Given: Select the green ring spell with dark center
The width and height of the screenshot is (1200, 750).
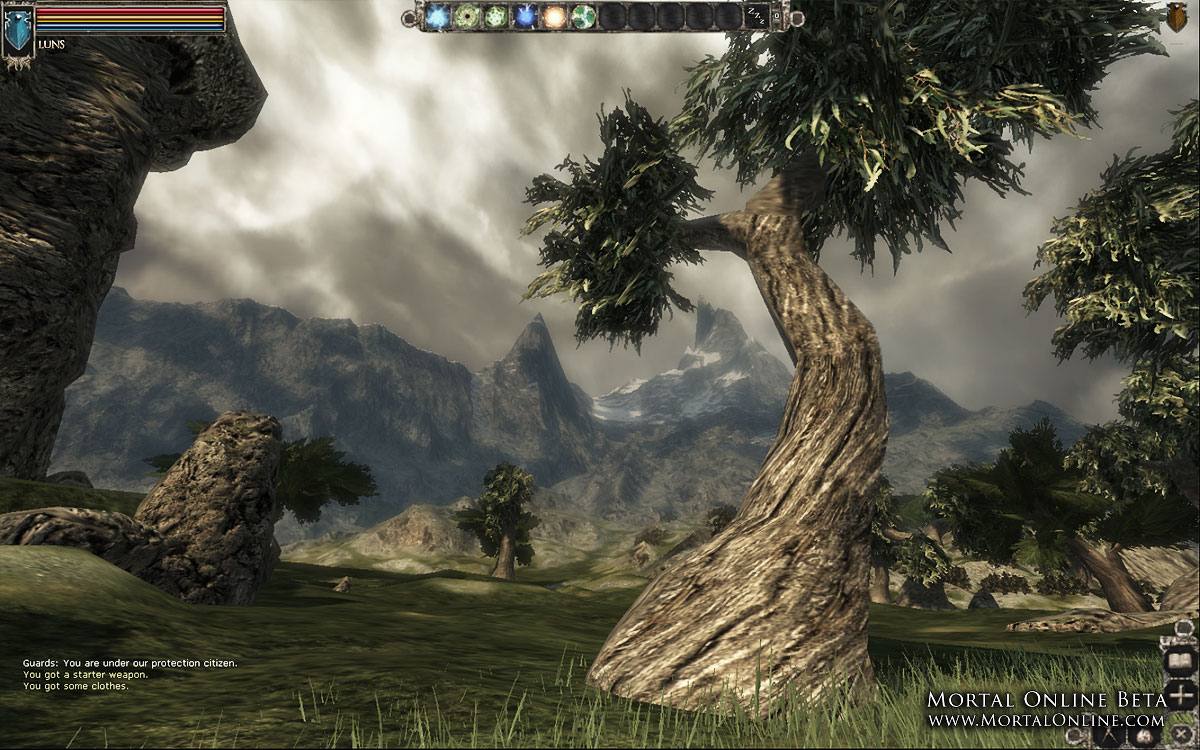Looking at the screenshot, I should tap(466, 16).
